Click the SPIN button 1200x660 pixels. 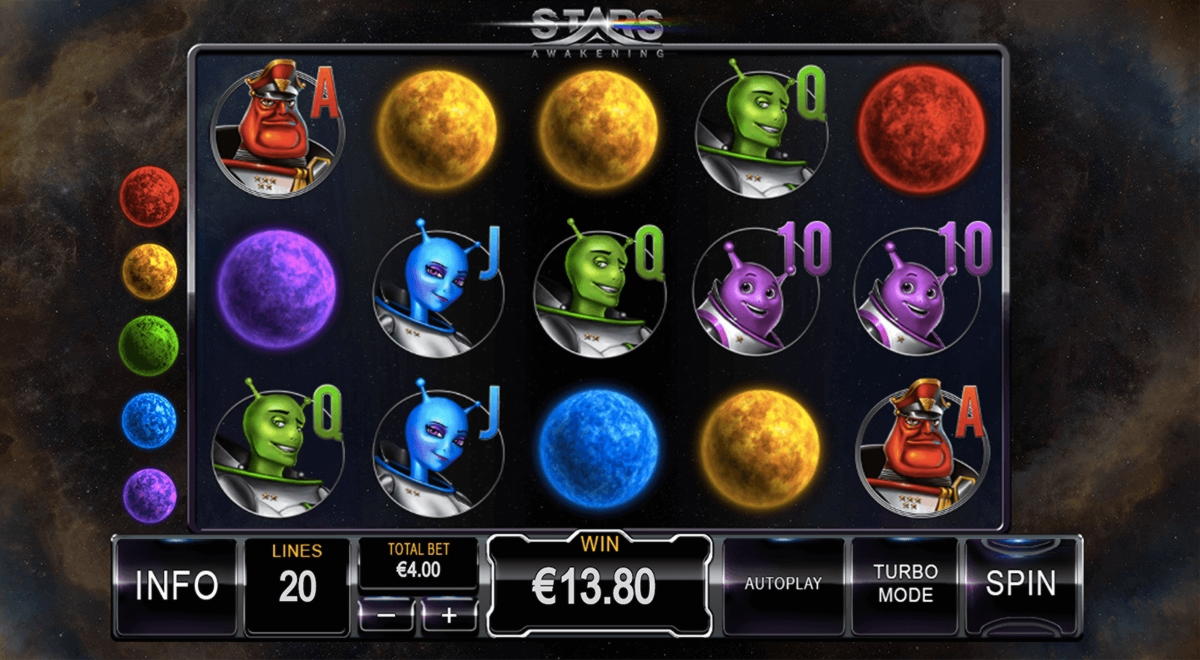coord(1020,585)
